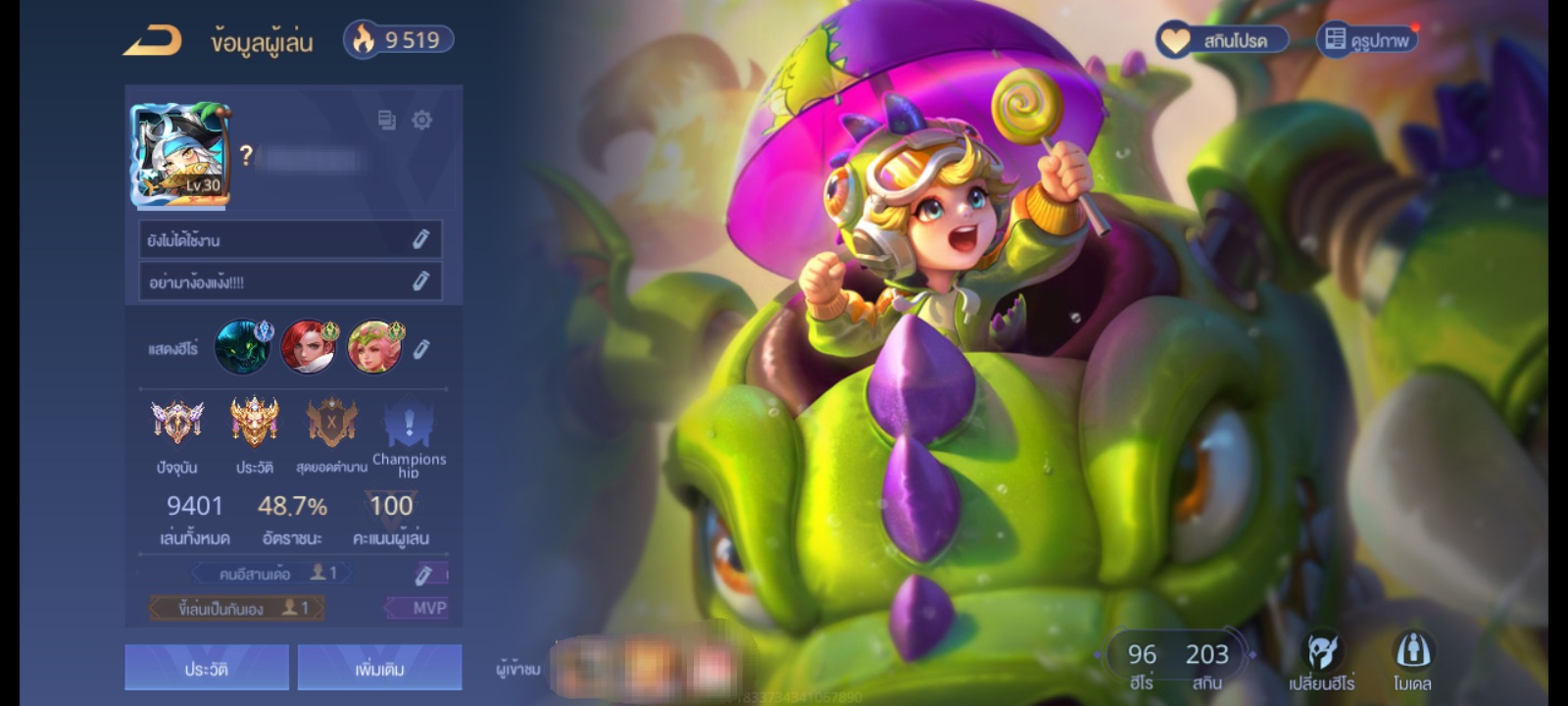Go back using the arrow button
This screenshot has height=706, width=1568.
153,41
